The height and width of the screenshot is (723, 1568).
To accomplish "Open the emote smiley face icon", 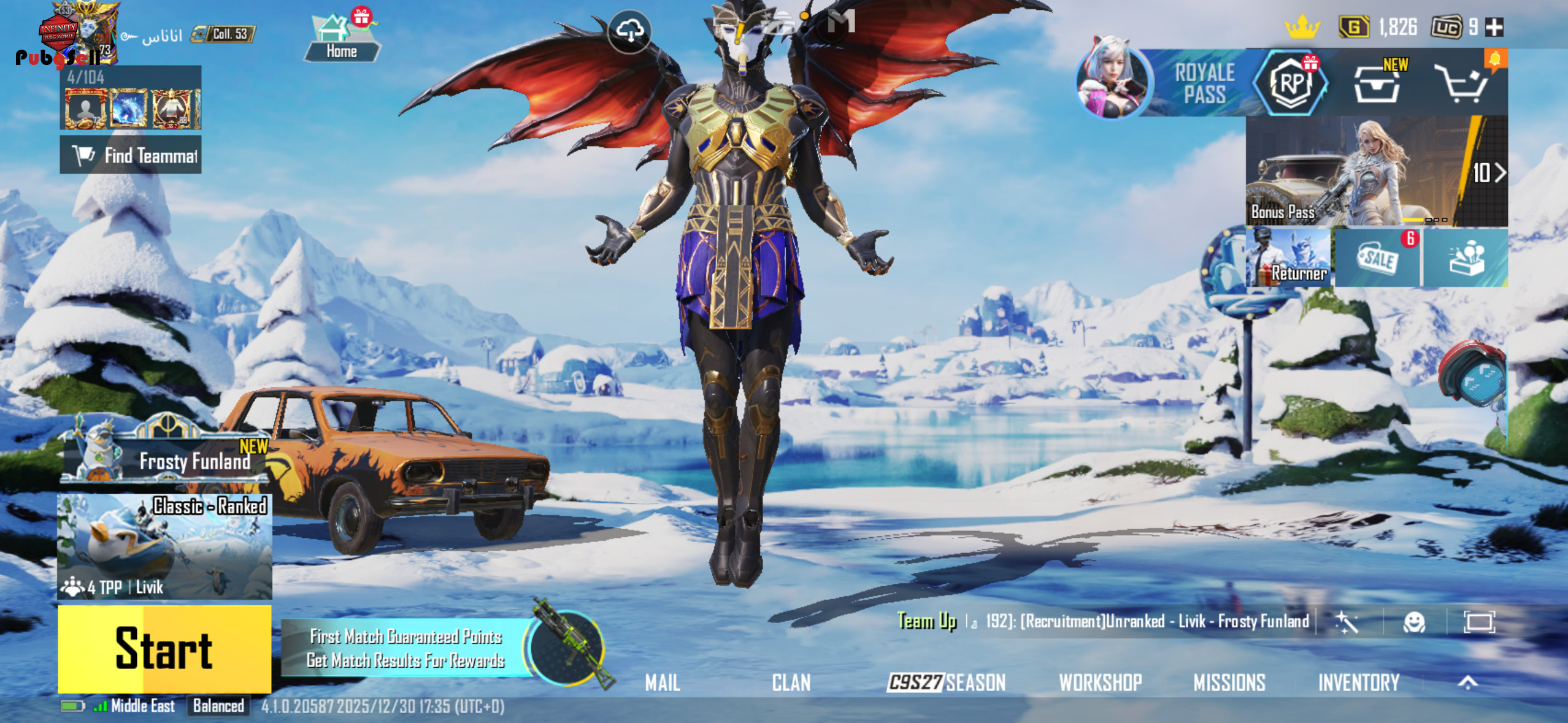I will (x=1415, y=622).
